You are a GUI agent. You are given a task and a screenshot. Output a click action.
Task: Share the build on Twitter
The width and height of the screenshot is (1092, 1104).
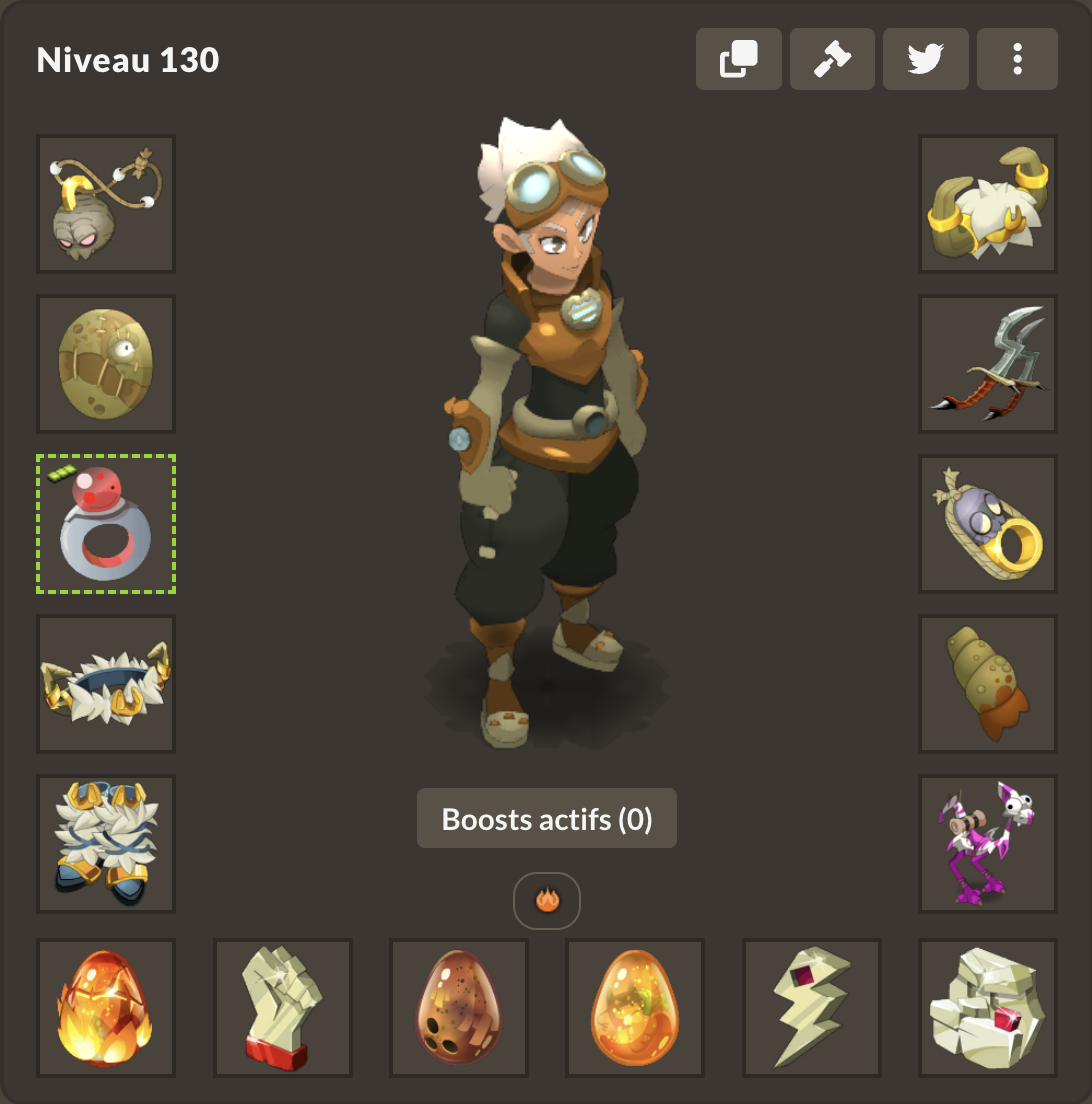coord(926,59)
